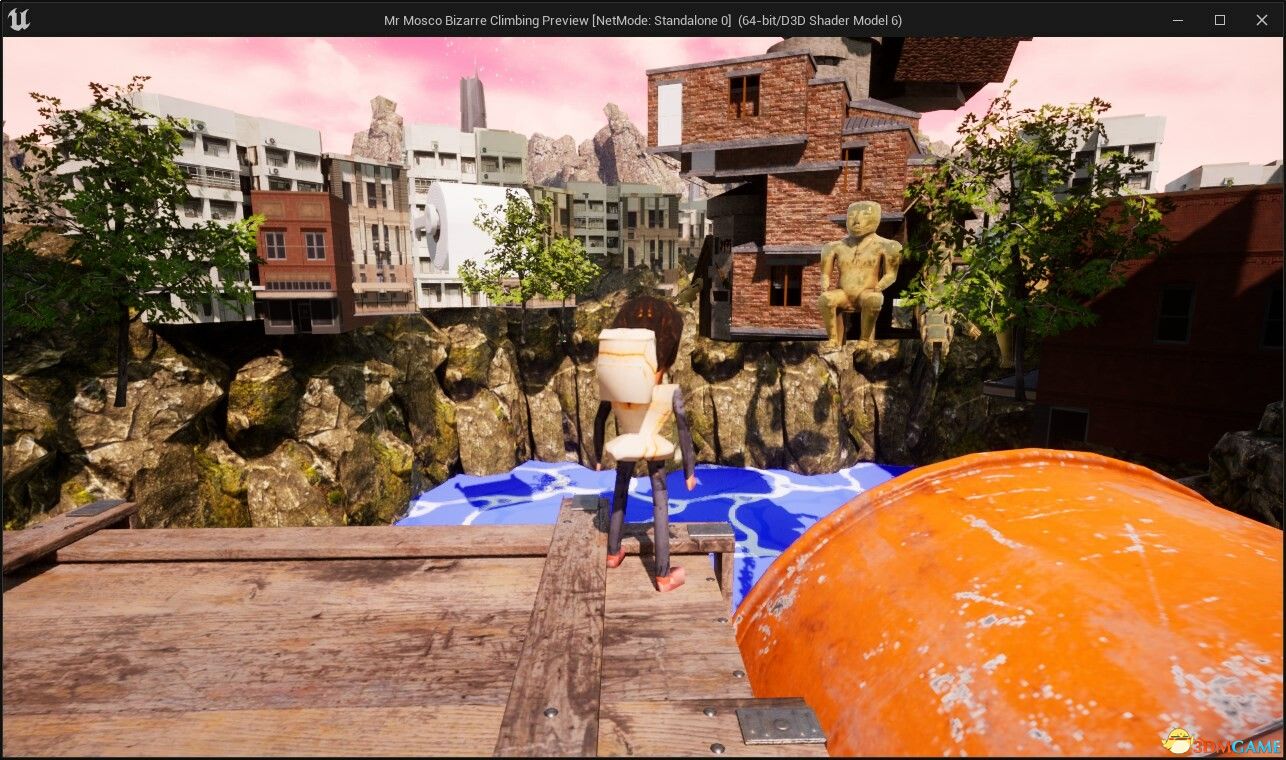Minimize the game preview window

(x=1177, y=20)
